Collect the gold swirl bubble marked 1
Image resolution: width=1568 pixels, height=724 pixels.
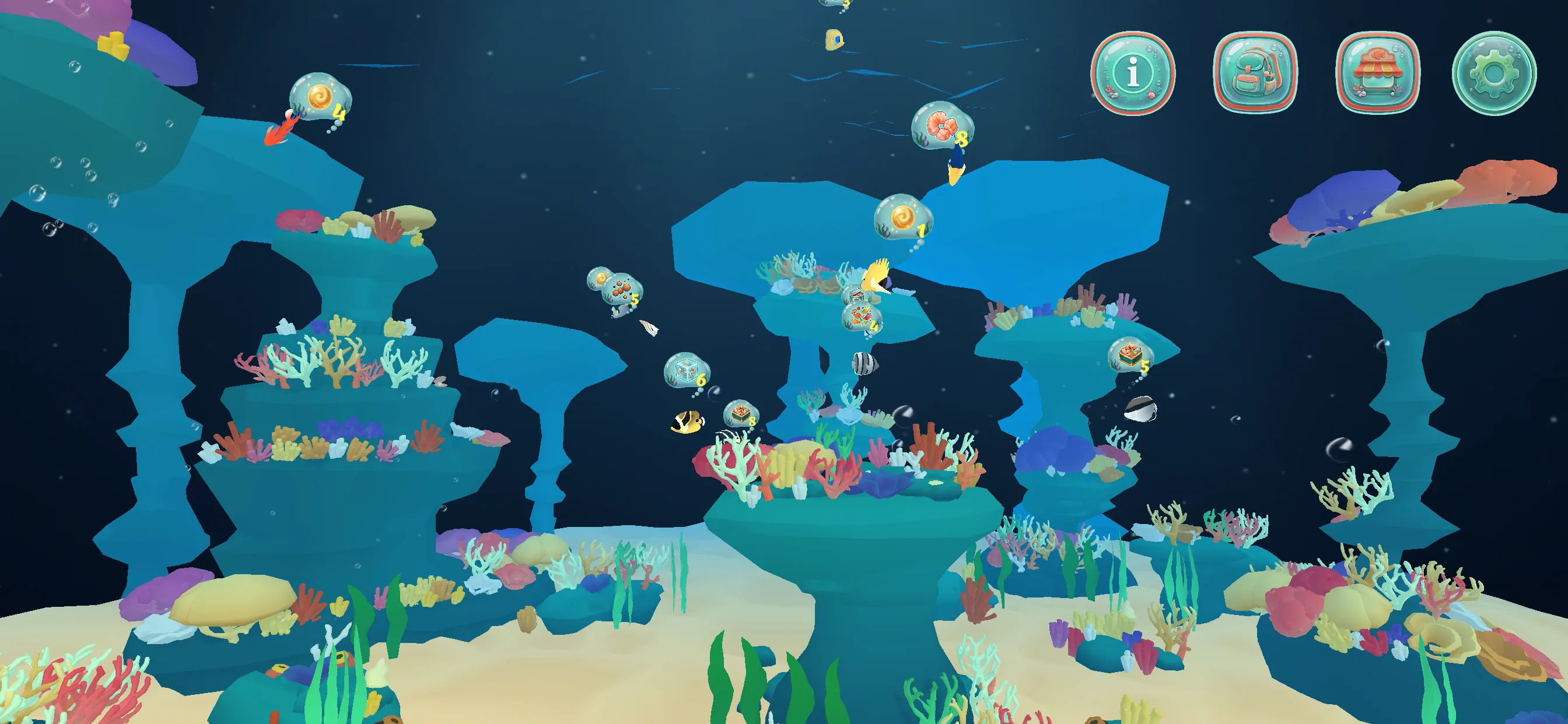point(902,217)
